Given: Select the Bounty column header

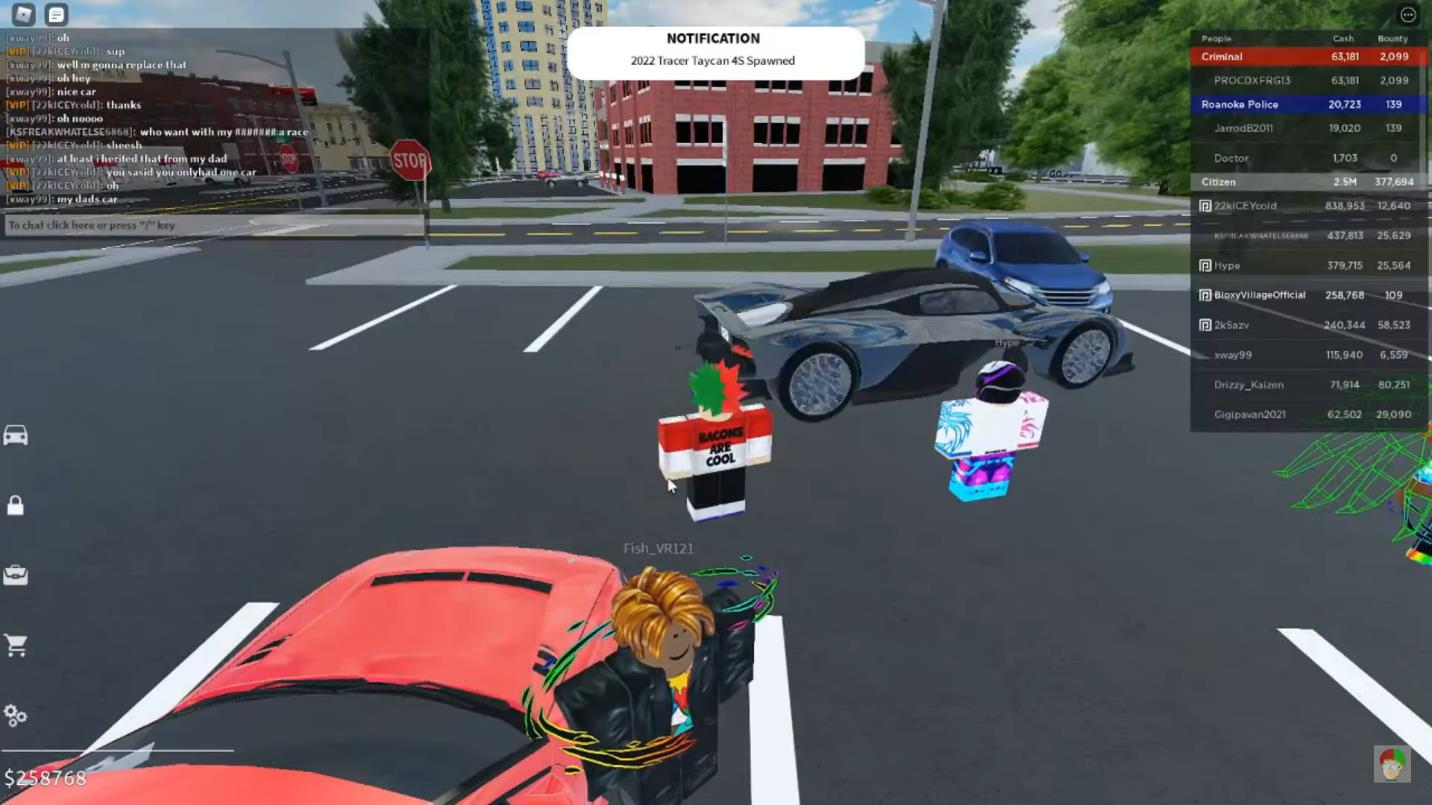Looking at the screenshot, I should [1392, 37].
